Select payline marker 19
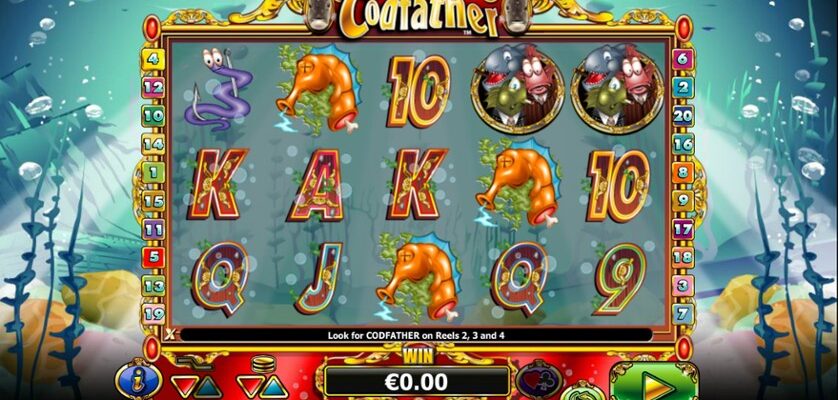The image size is (838, 400). tap(154, 314)
